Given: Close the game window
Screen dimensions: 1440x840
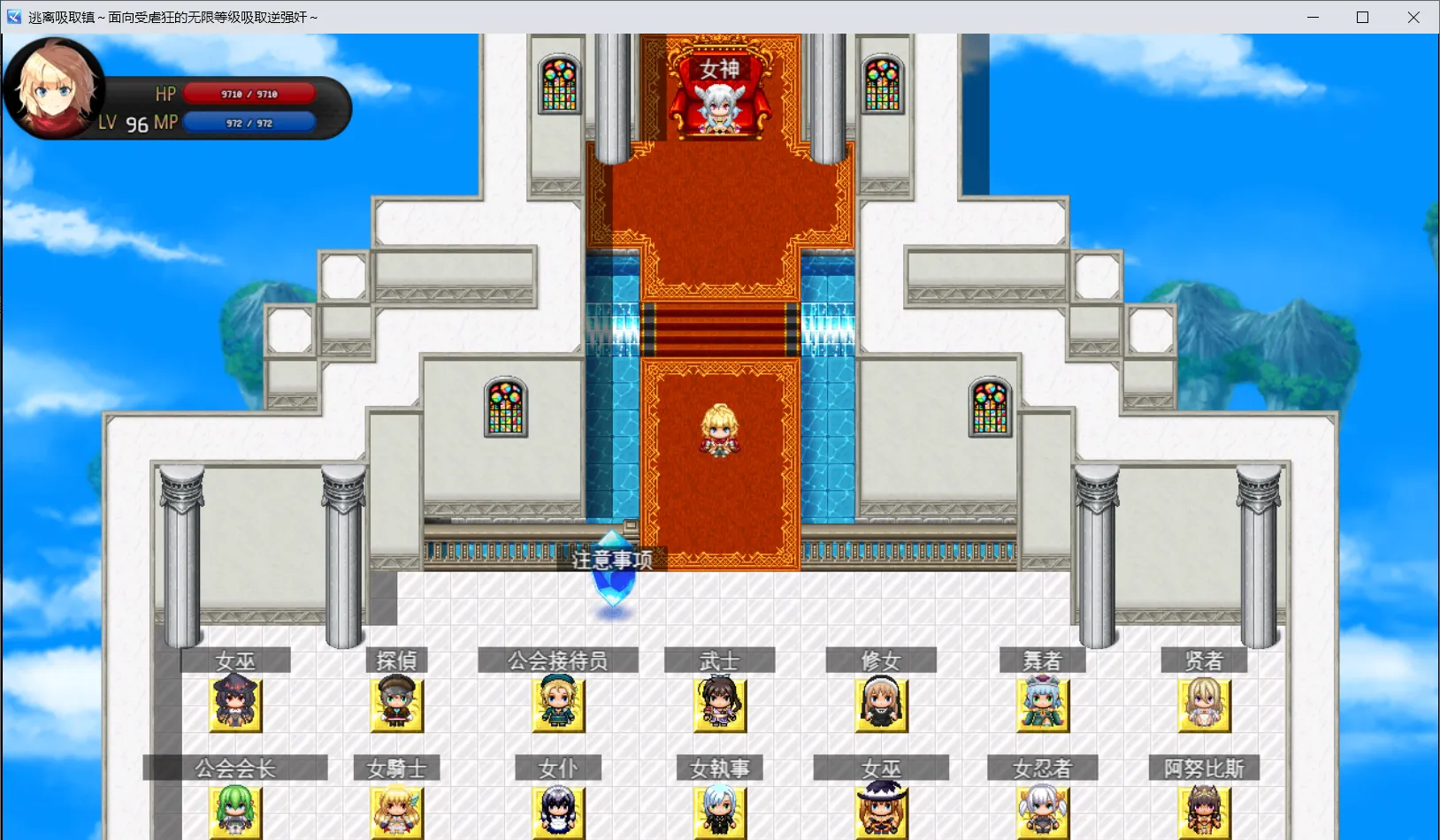Looking at the screenshot, I should coord(1413,17).
